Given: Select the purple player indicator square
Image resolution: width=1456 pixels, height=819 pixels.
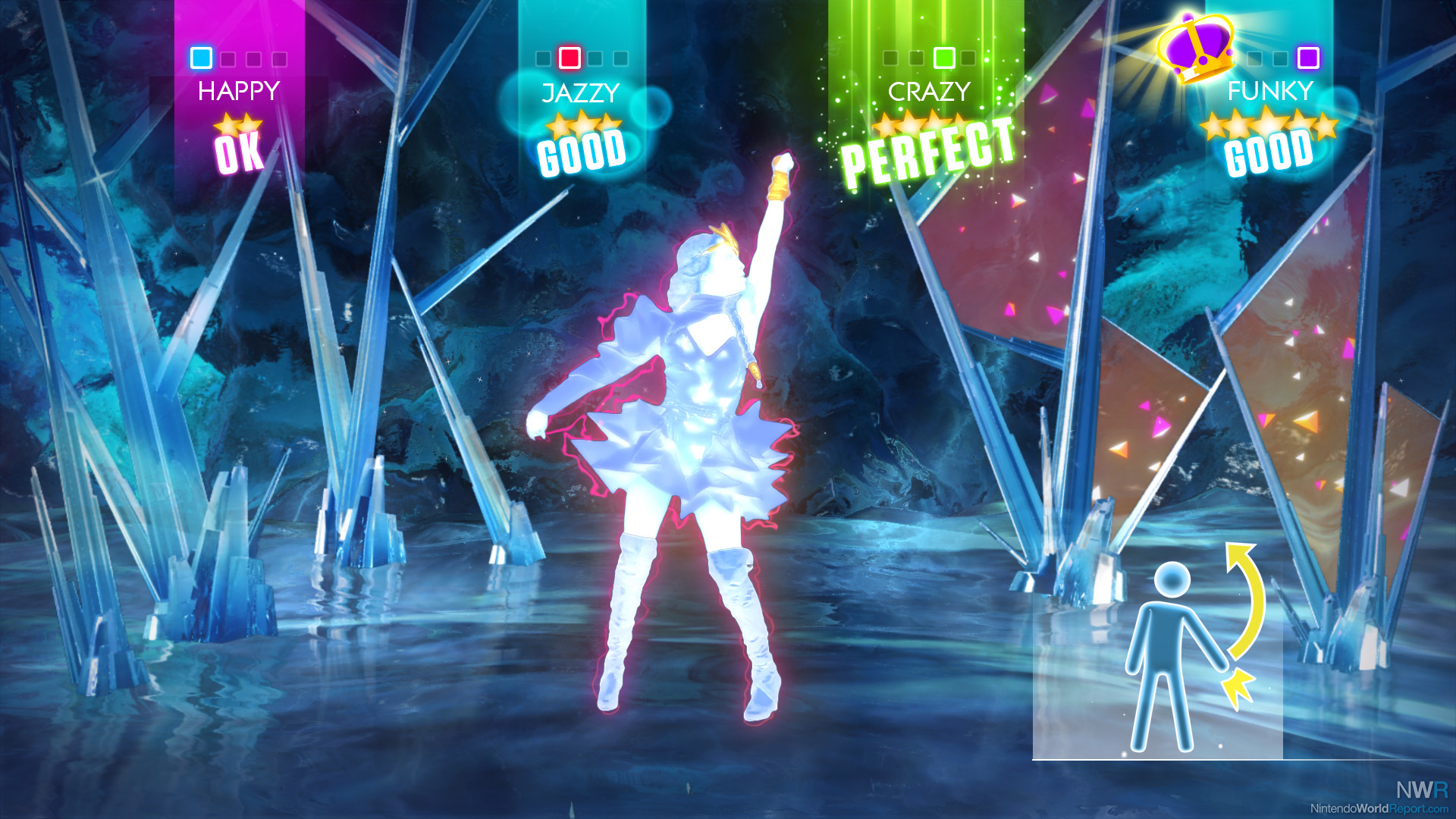Looking at the screenshot, I should click(1308, 58).
